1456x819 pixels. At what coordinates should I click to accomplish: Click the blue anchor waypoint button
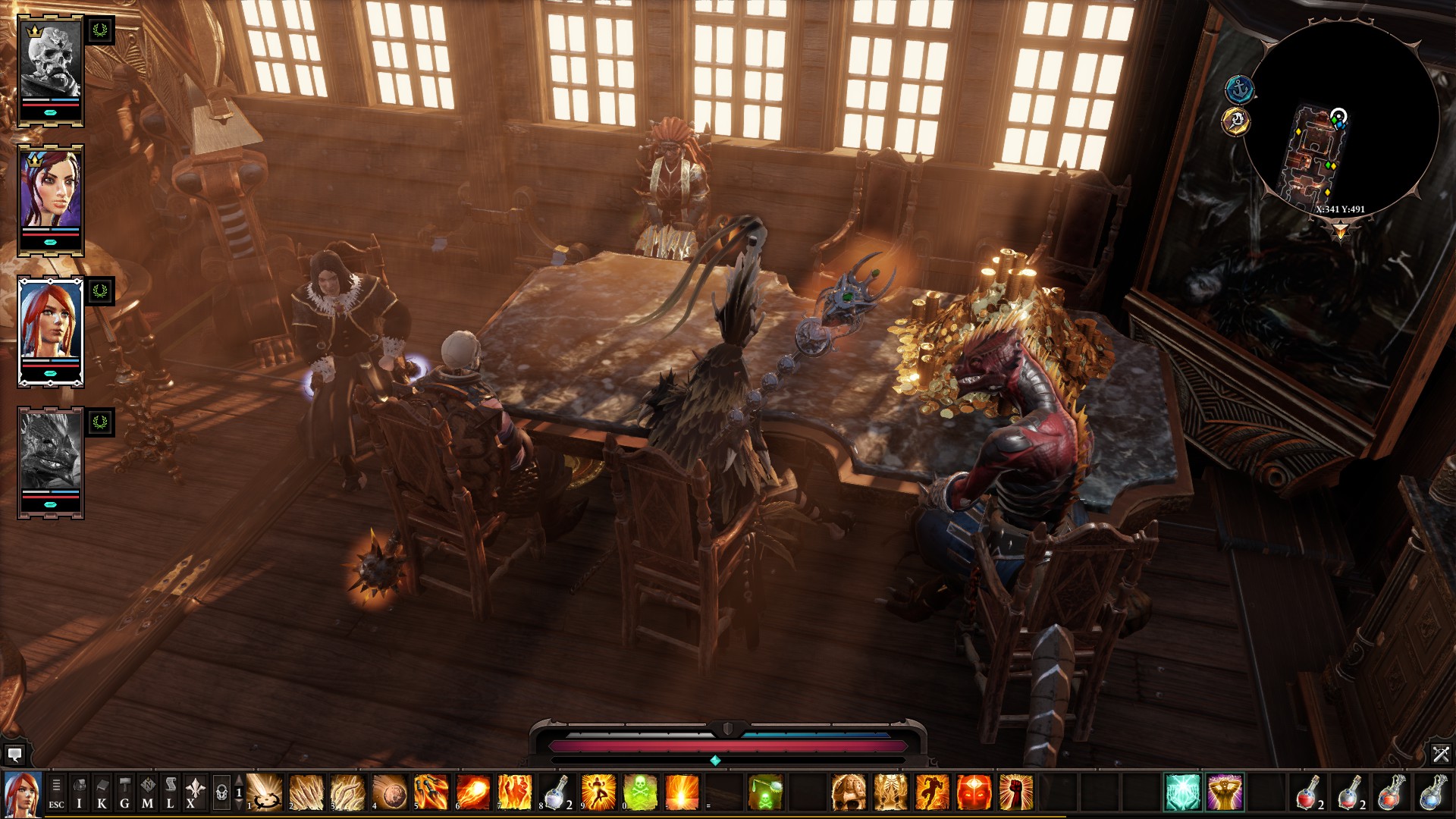coord(1239,89)
